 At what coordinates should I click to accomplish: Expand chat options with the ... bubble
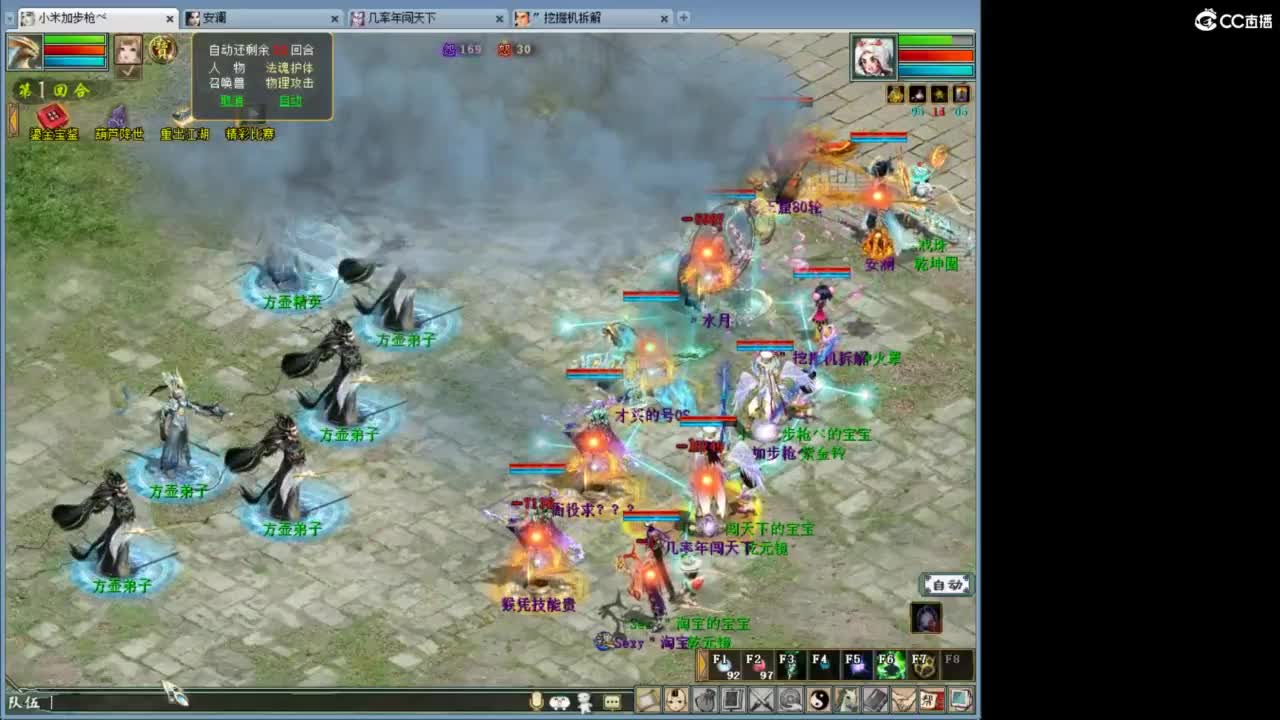611,702
